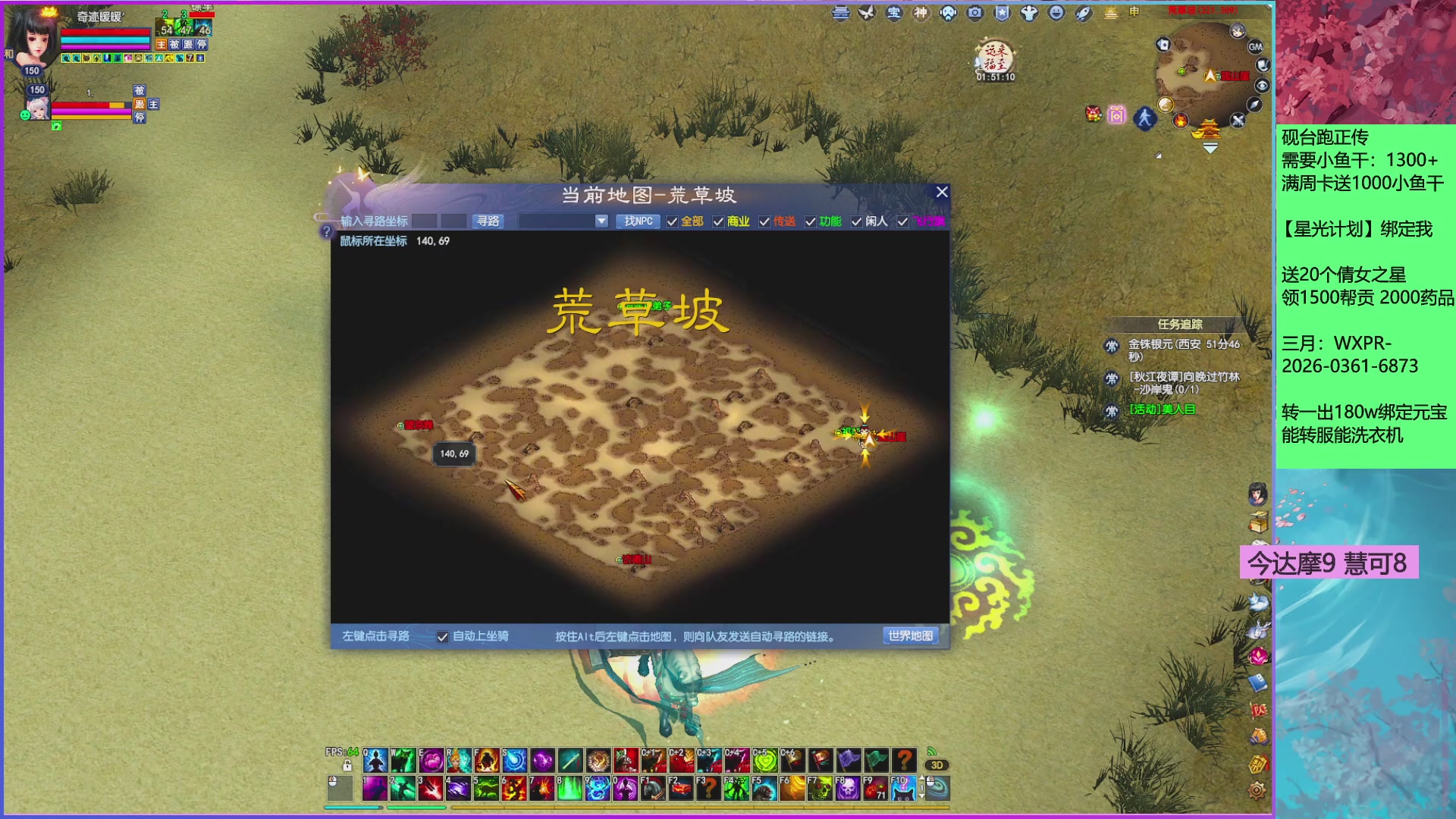This screenshot has width=1456, height=819.
Task: Open the NPC dropdown beside the 寻路 button
Action: point(601,221)
